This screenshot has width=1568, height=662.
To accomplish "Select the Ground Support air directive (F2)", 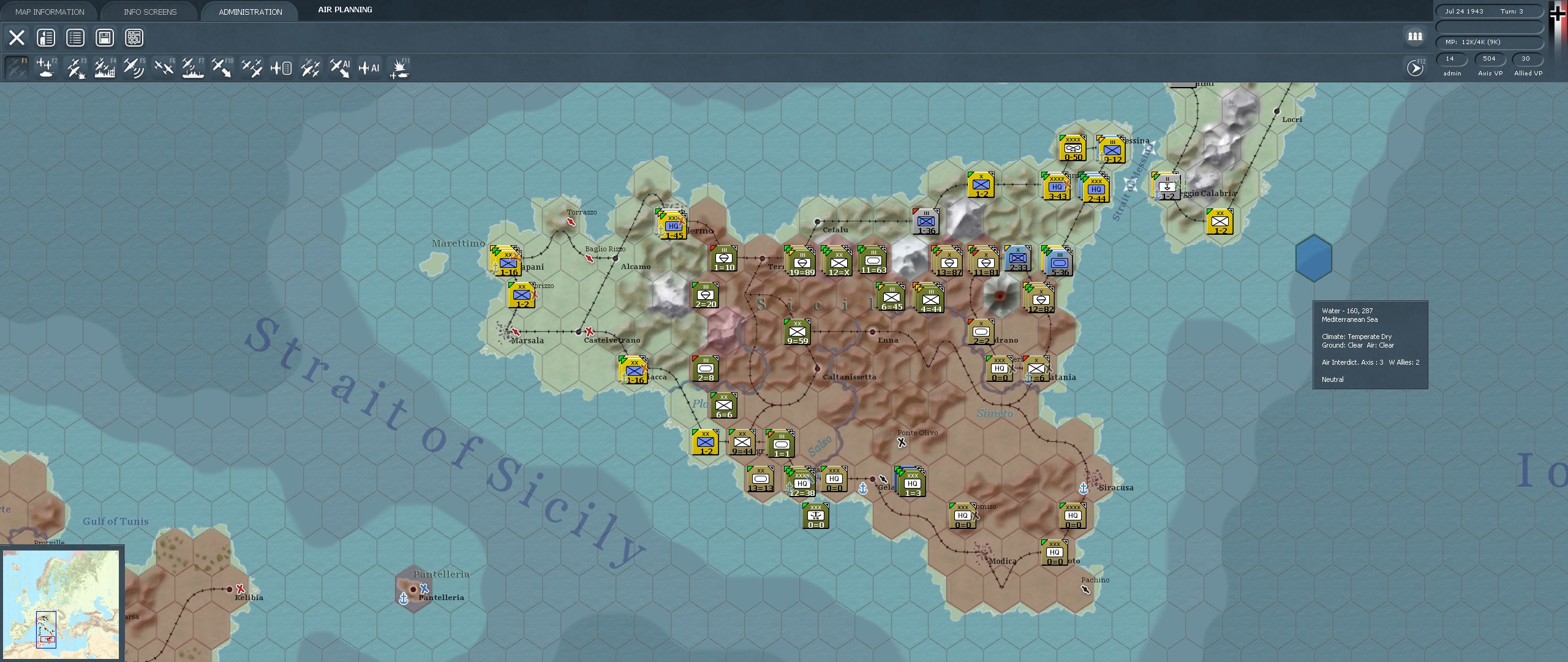I will point(46,67).
